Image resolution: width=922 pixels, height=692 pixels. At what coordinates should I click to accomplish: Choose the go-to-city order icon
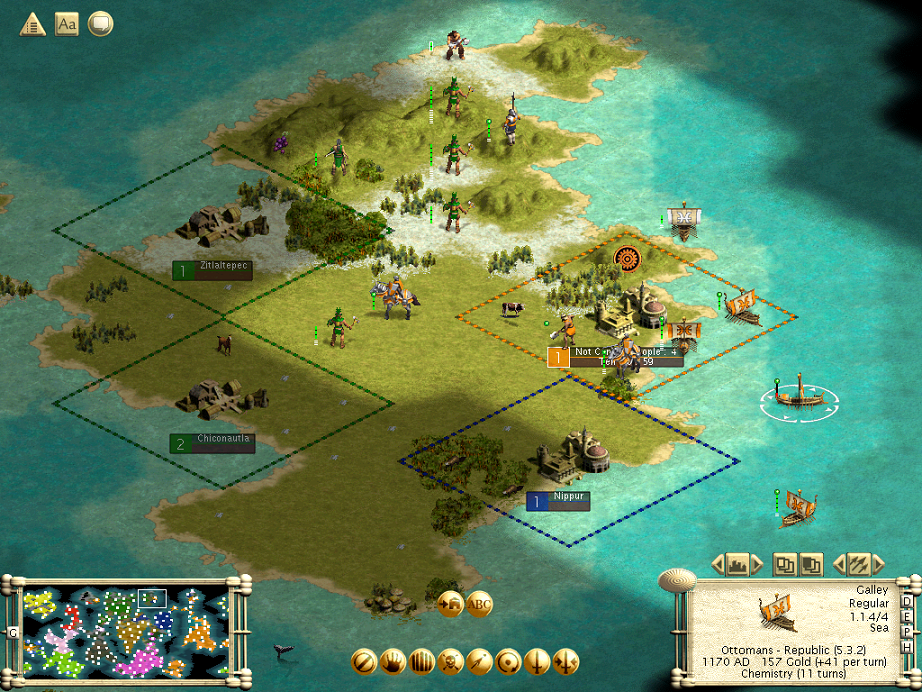coord(450,604)
